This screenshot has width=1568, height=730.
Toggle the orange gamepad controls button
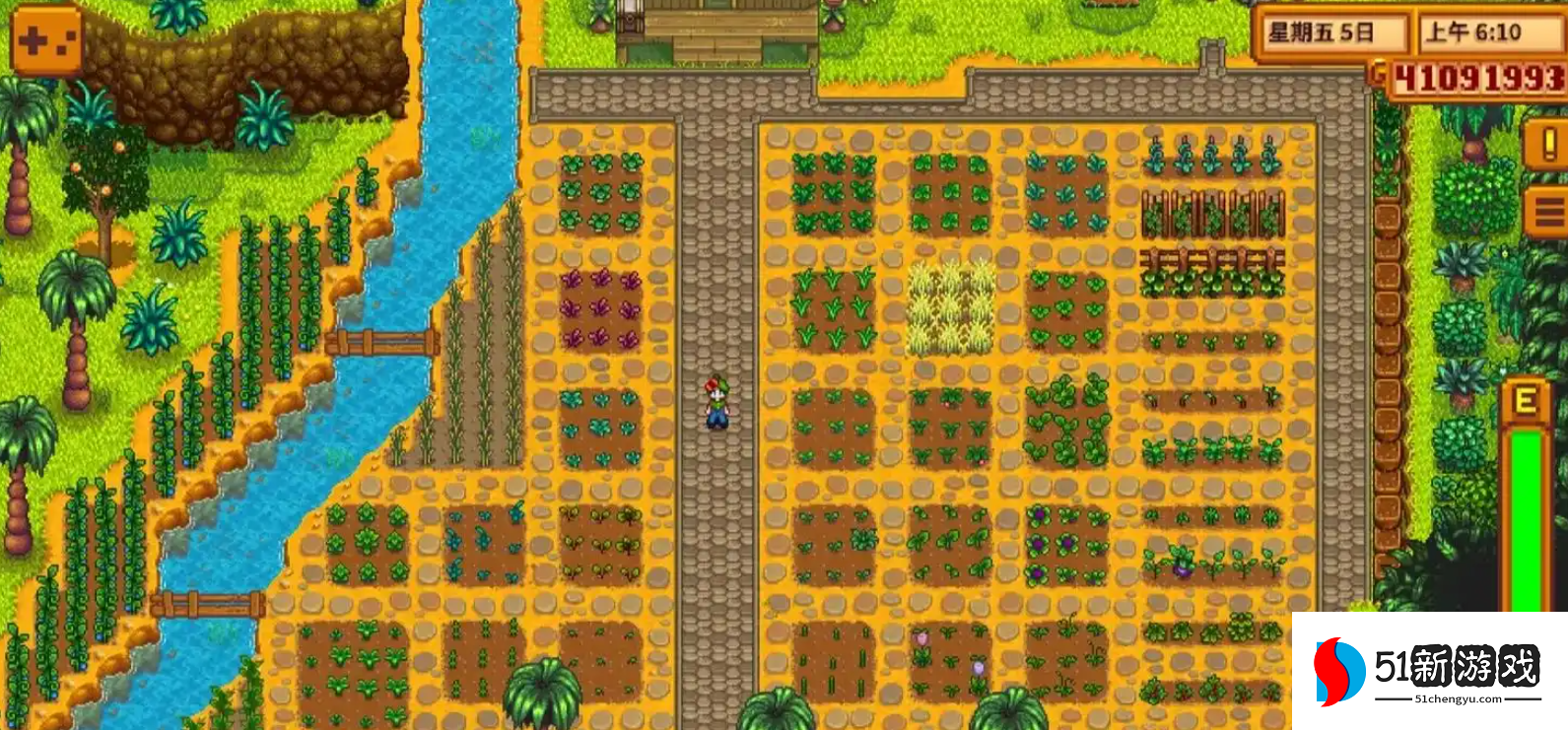point(46,40)
